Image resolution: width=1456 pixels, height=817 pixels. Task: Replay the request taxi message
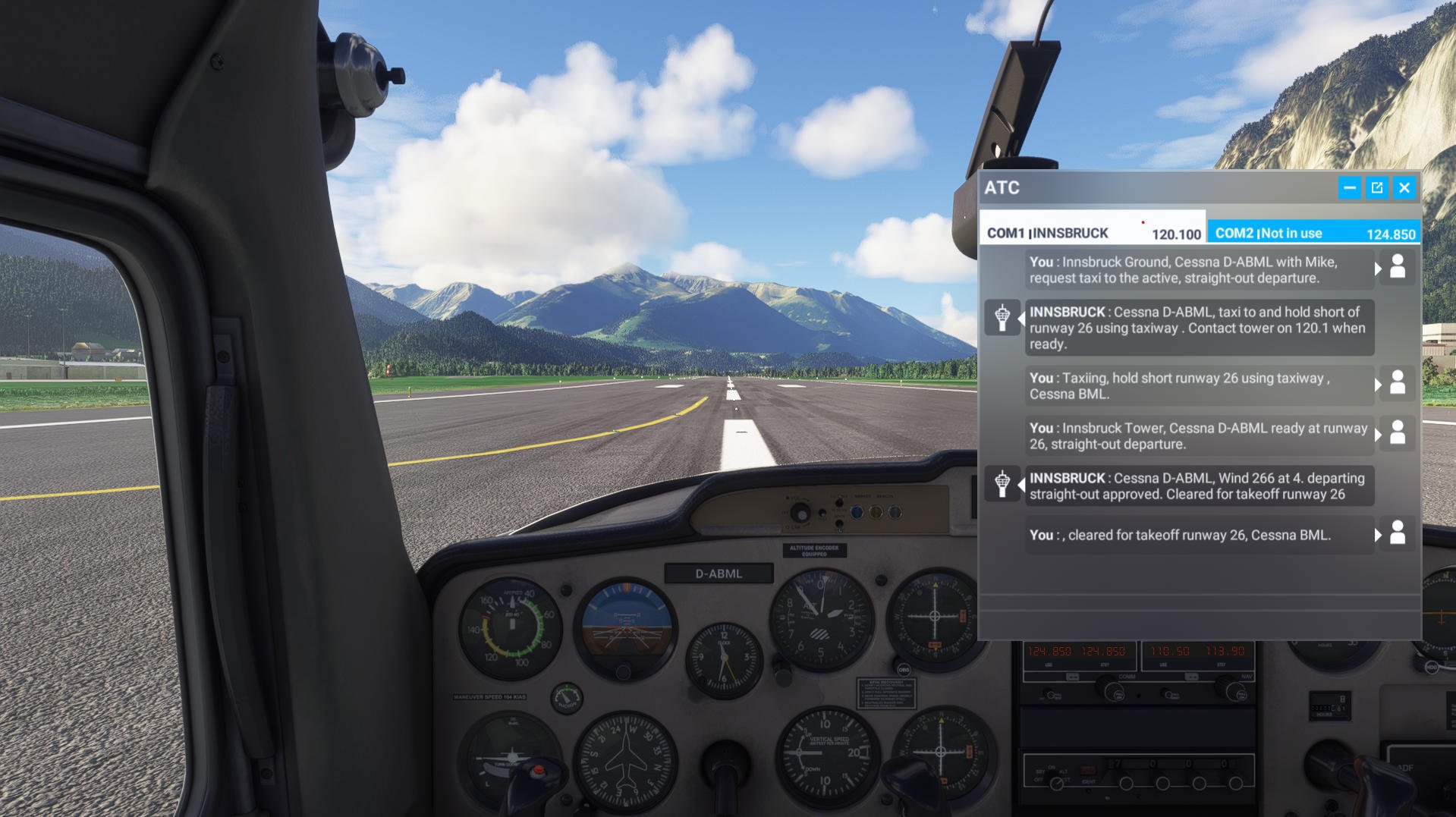[1199, 270]
